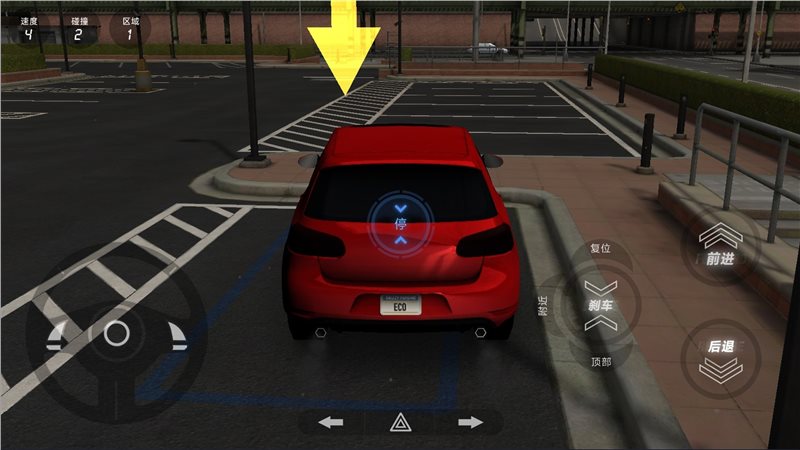Tap the 前进 forward button

pos(720,249)
